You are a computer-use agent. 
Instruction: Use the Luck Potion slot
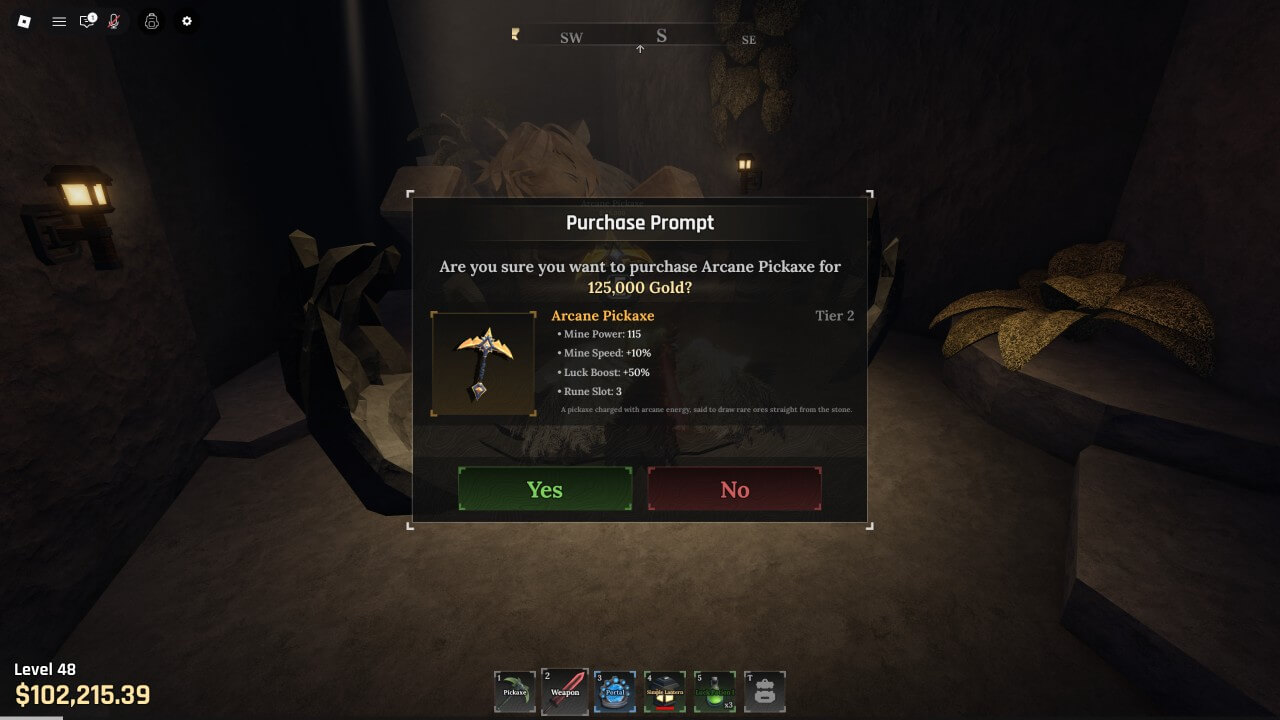pyautogui.click(x=715, y=691)
